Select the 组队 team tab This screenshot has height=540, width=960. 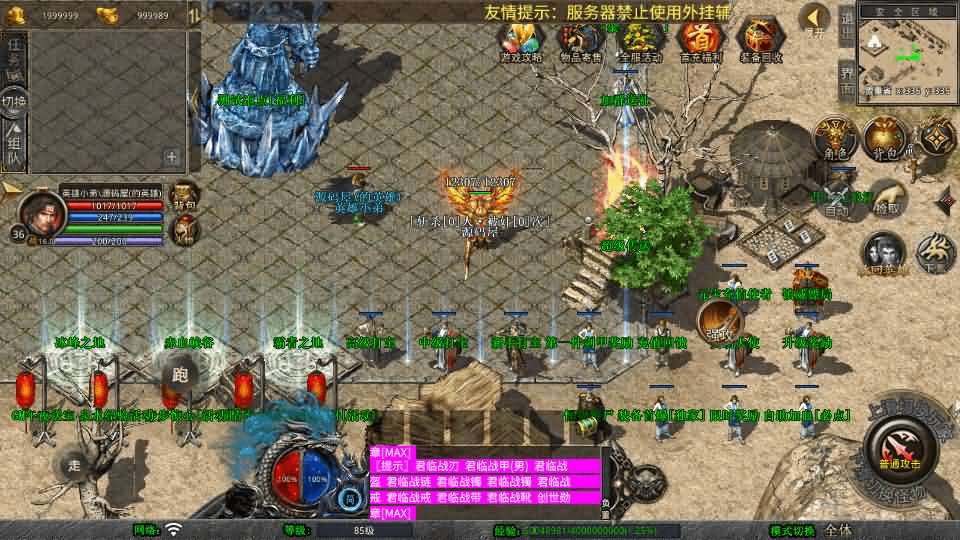[15, 146]
